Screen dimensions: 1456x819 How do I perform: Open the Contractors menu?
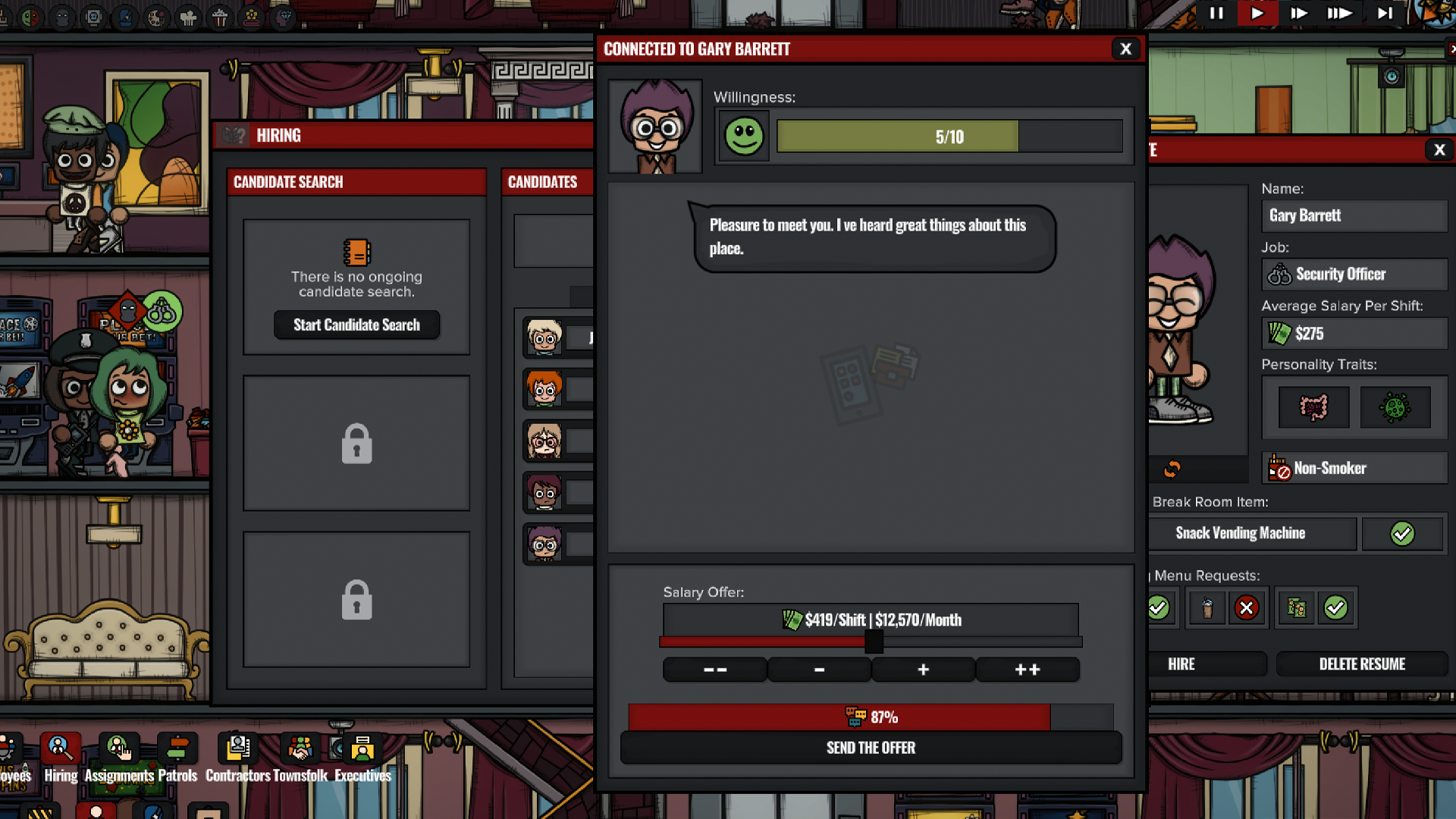(238, 757)
